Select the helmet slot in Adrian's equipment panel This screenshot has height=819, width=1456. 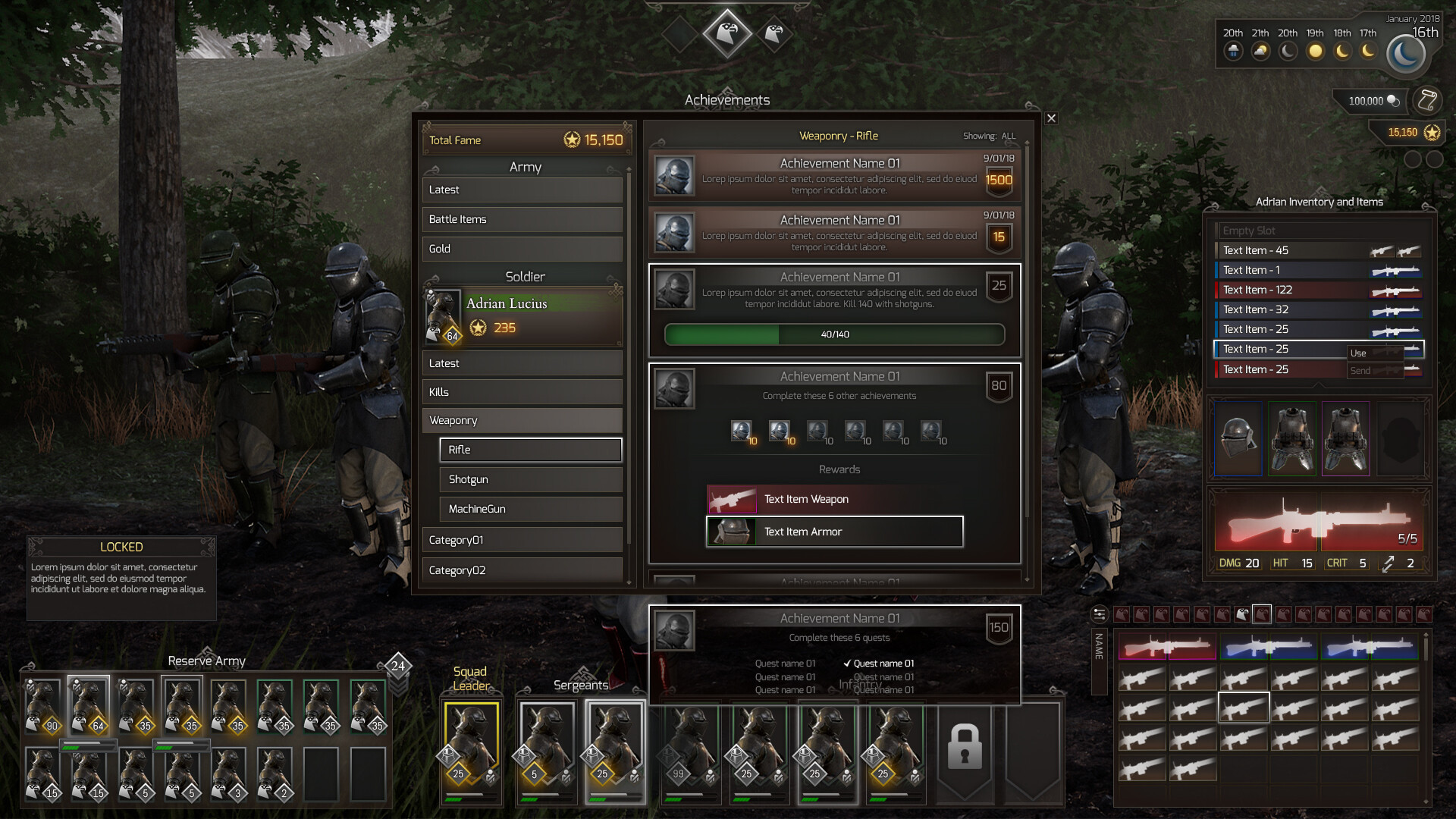point(1238,438)
